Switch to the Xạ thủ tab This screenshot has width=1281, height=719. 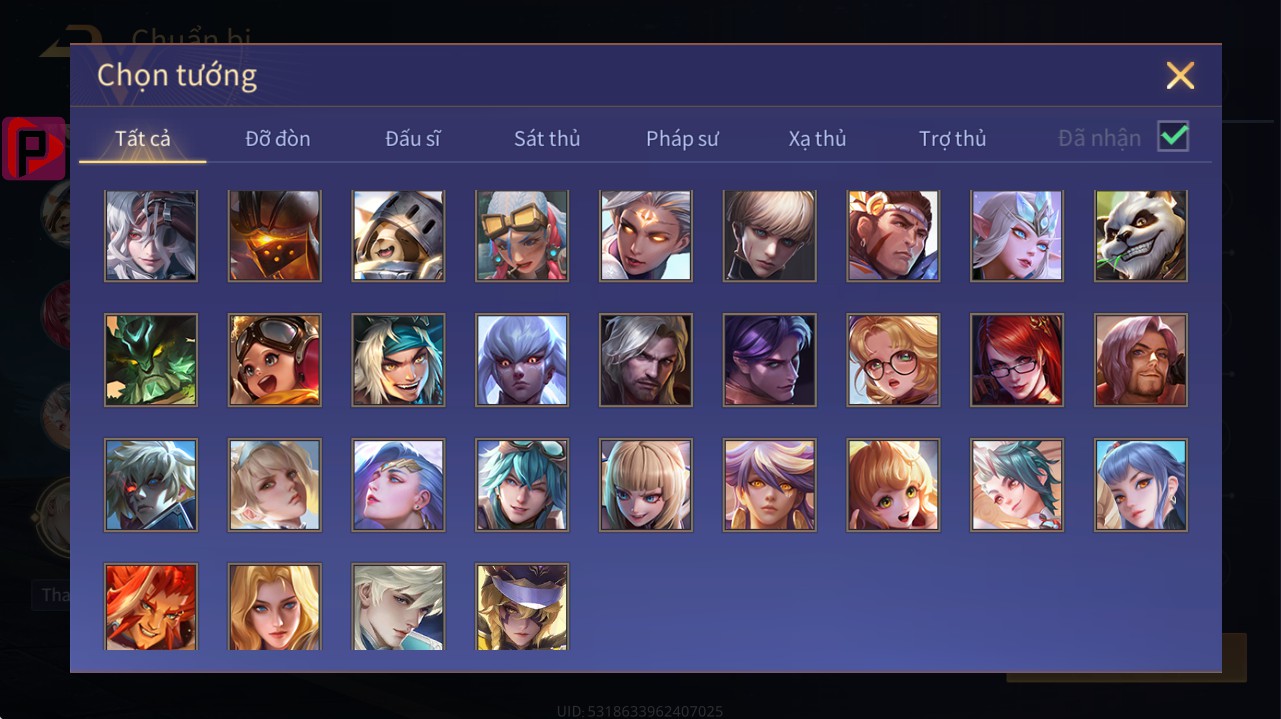point(817,138)
